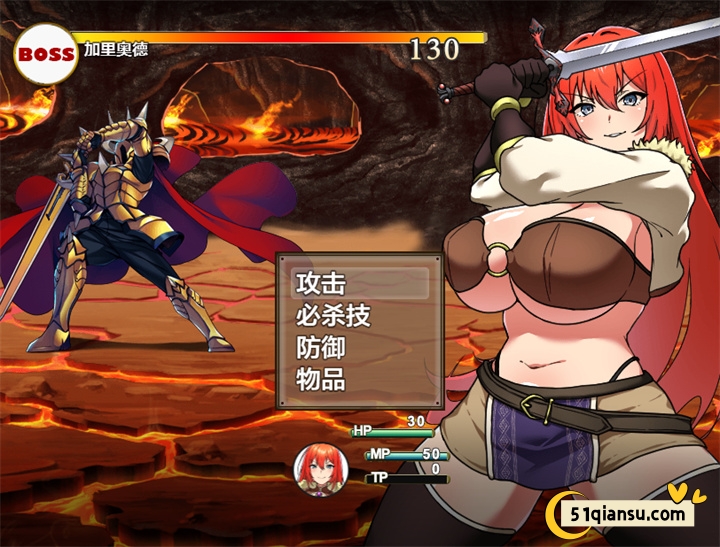Screen dimensions: 720x547
Task: Open the 51qiansu.com watermark link
Action: pos(628,514)
